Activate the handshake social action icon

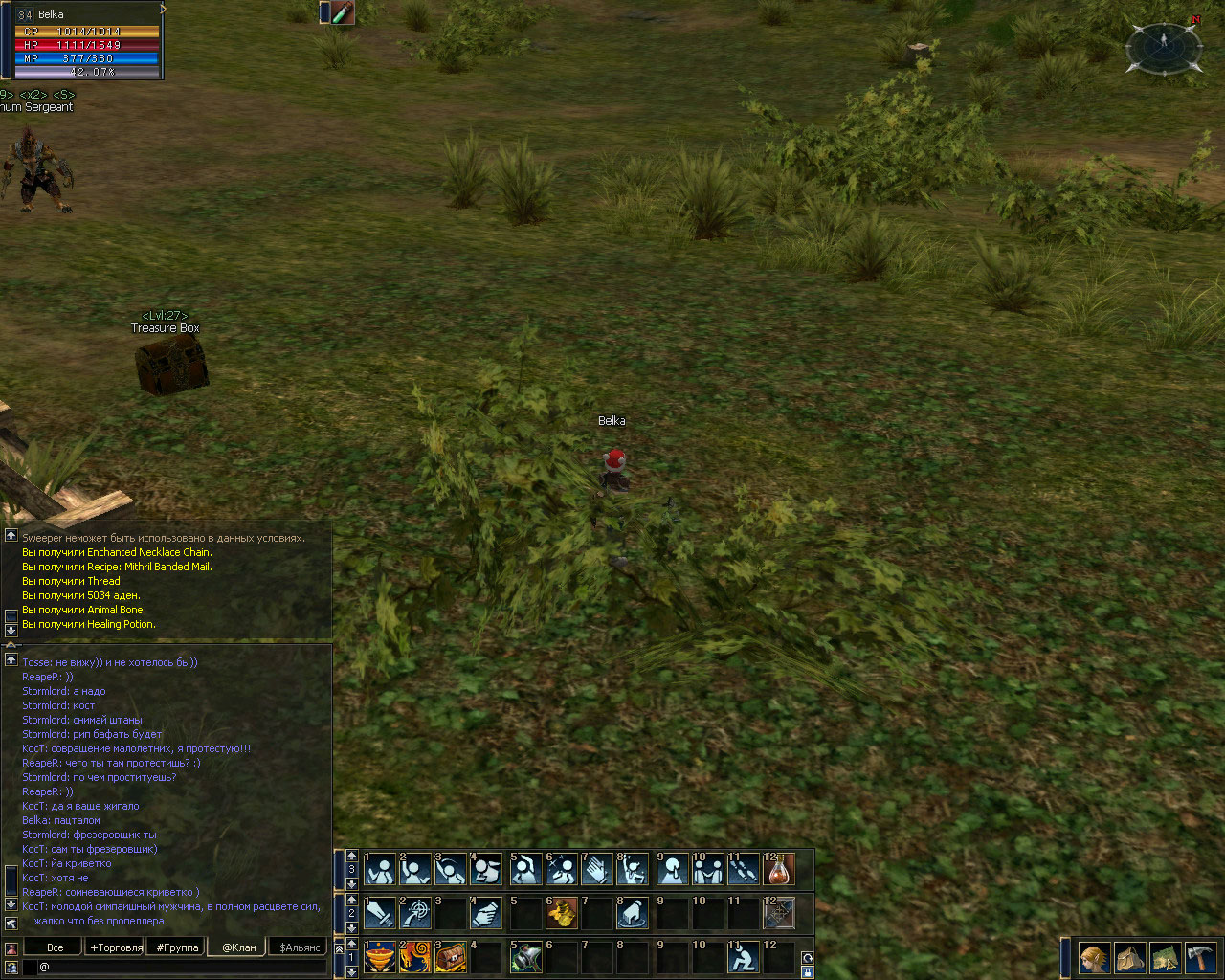pos(709,869)
